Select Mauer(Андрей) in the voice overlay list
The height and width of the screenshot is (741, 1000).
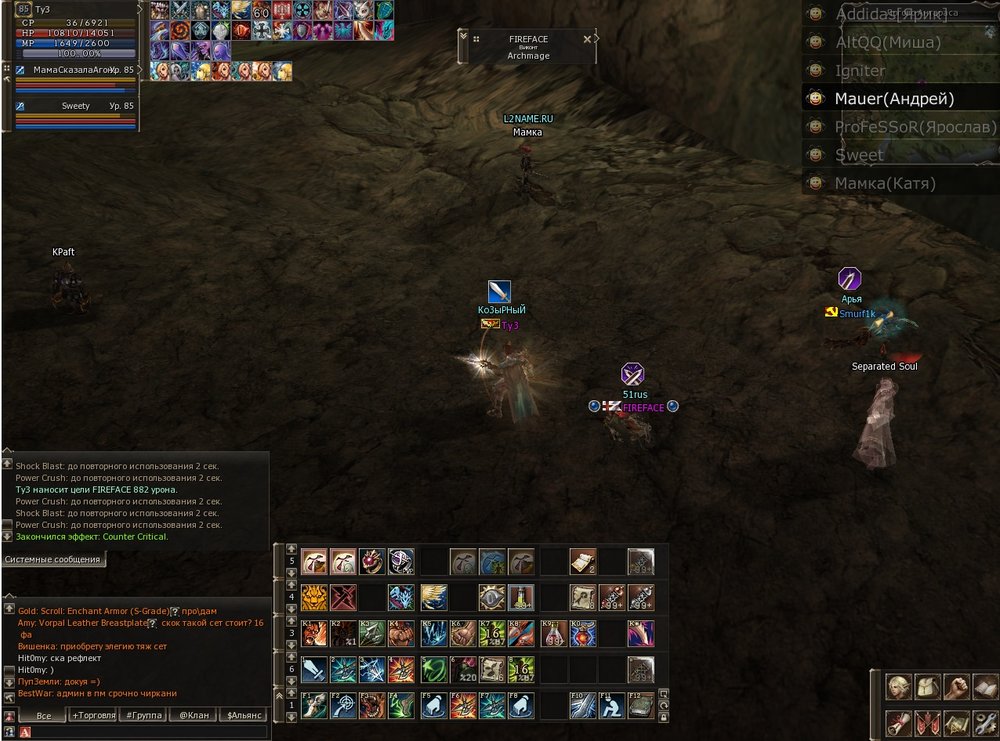(x=894, y=99)
